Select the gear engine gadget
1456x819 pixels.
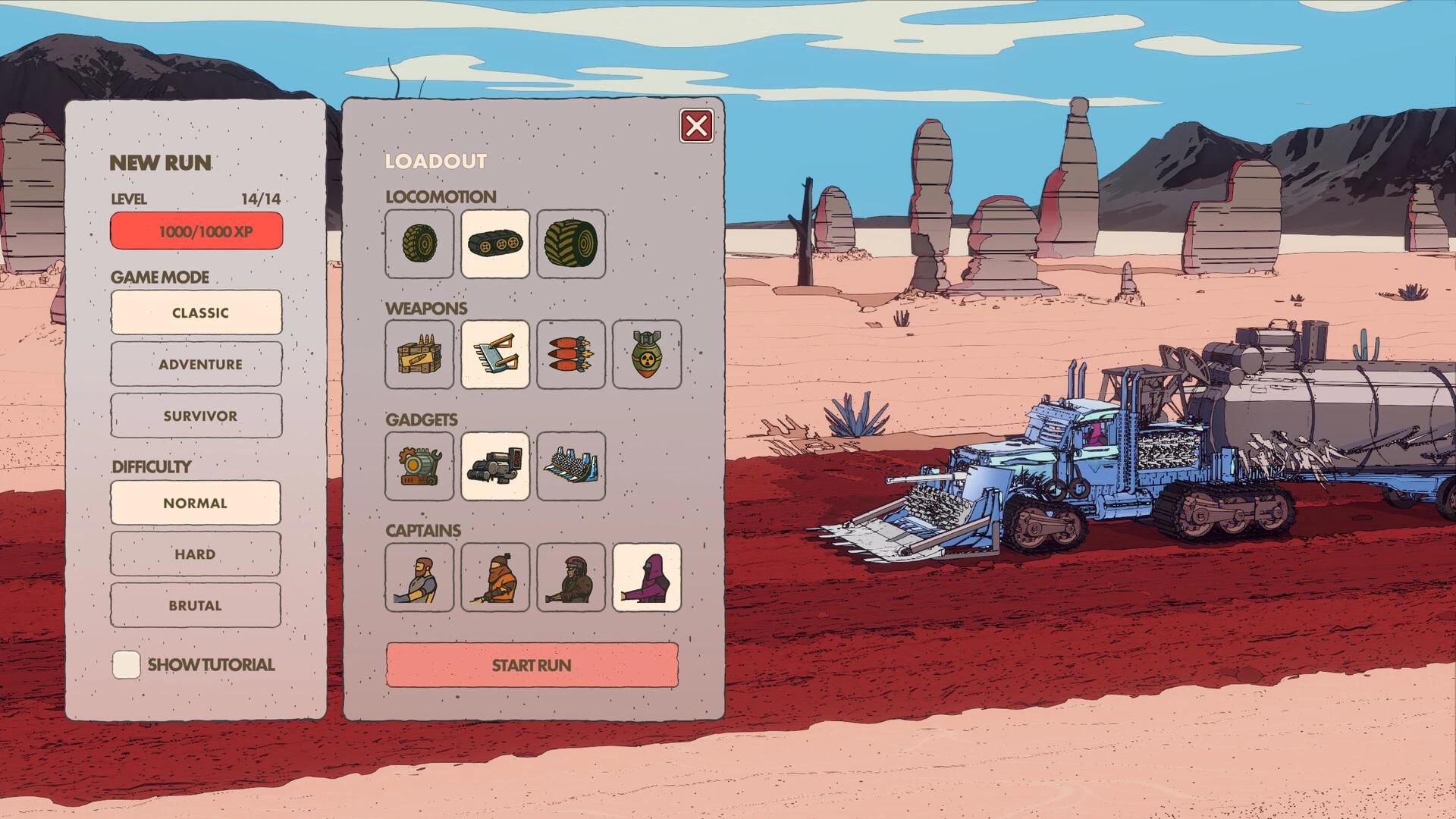tap(419, 466)
